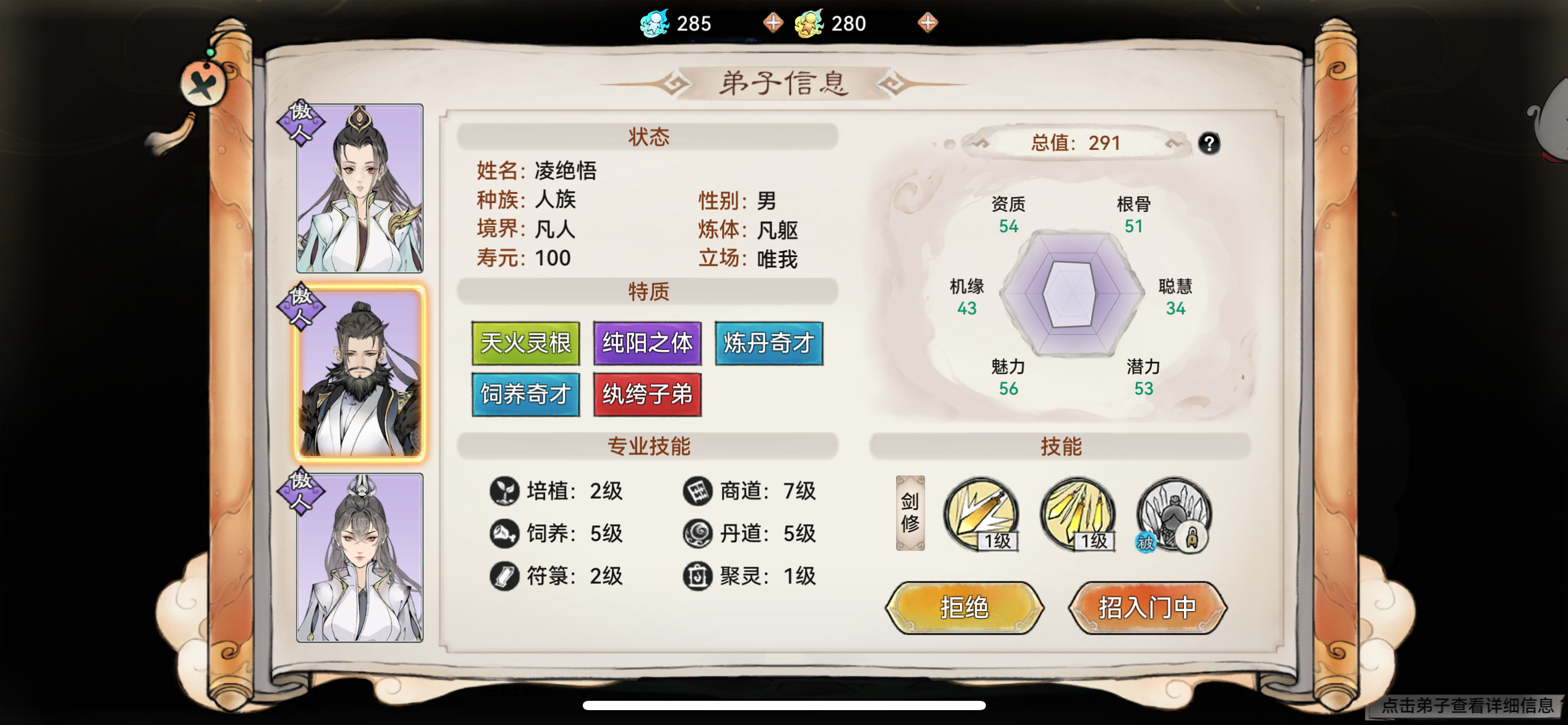
Task: Expand the 状态 section header
Action: [647, 138]
